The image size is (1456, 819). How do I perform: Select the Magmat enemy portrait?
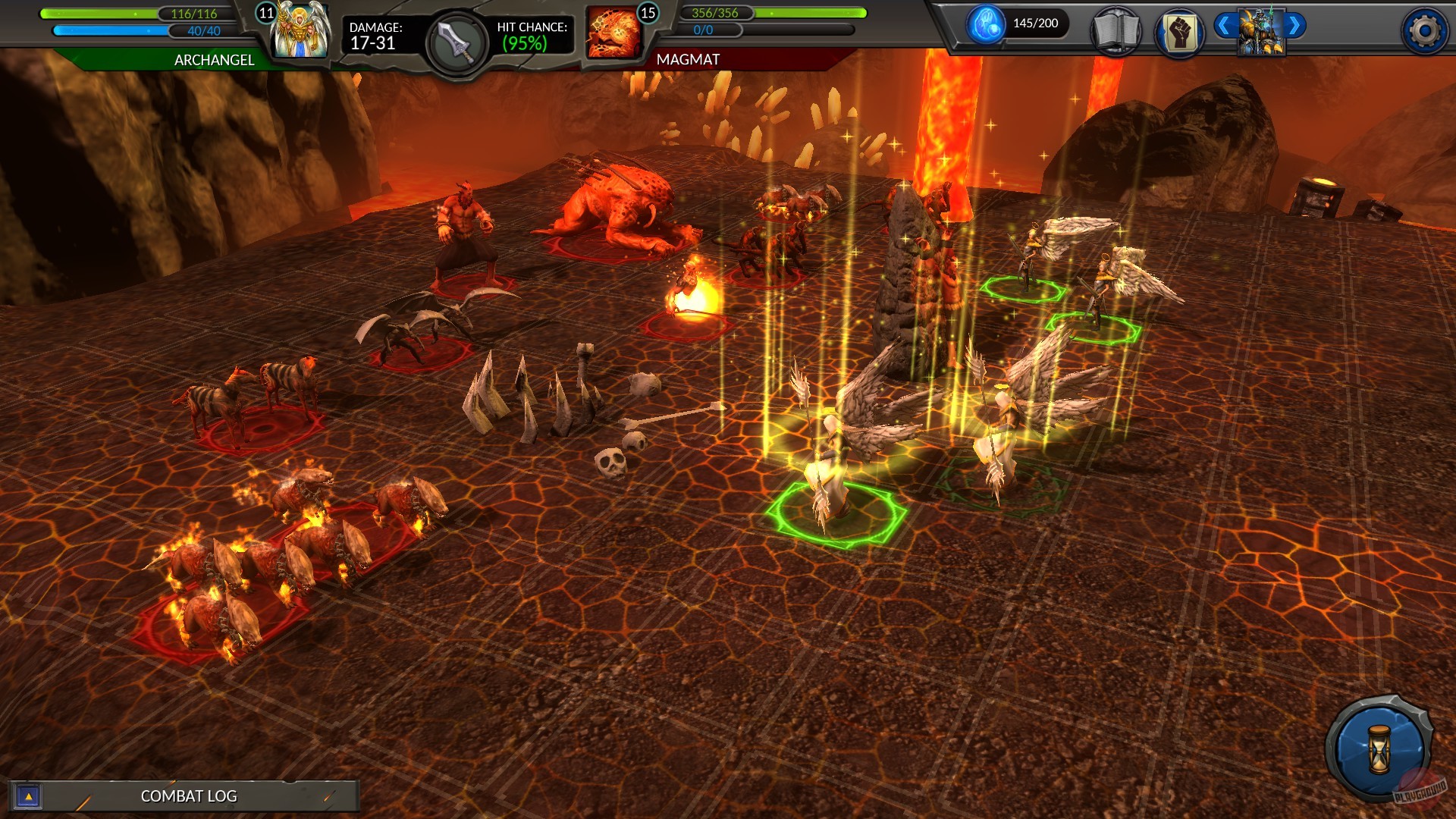coord(614,30)
